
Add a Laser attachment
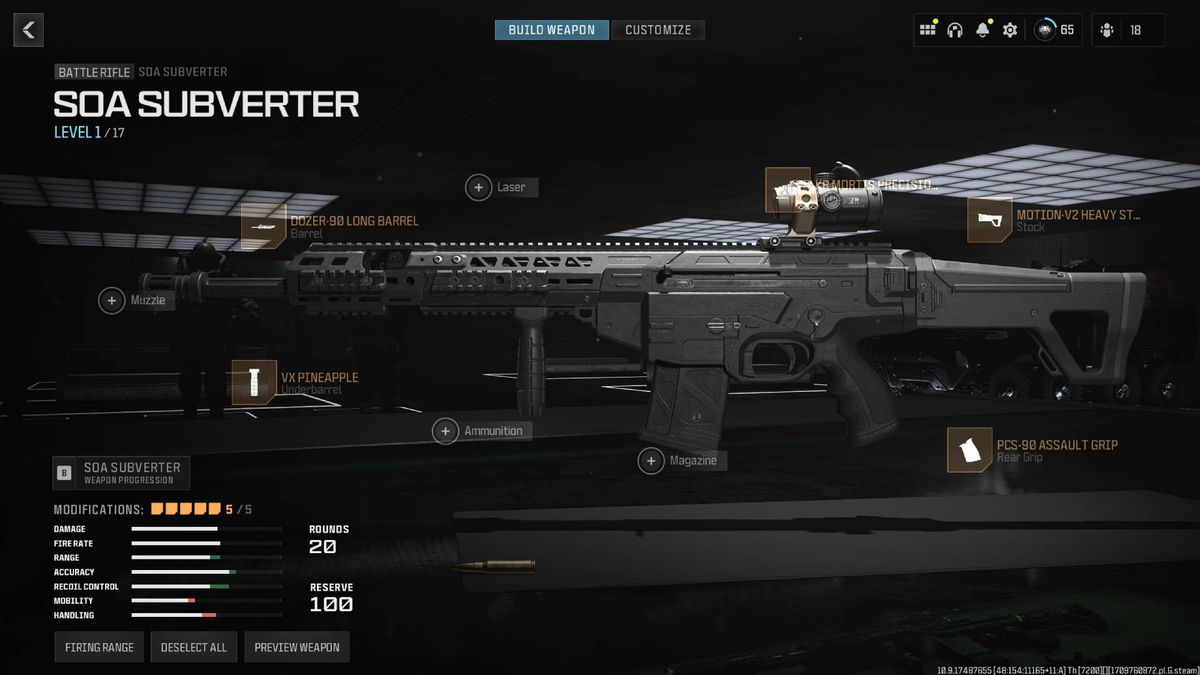479,187
